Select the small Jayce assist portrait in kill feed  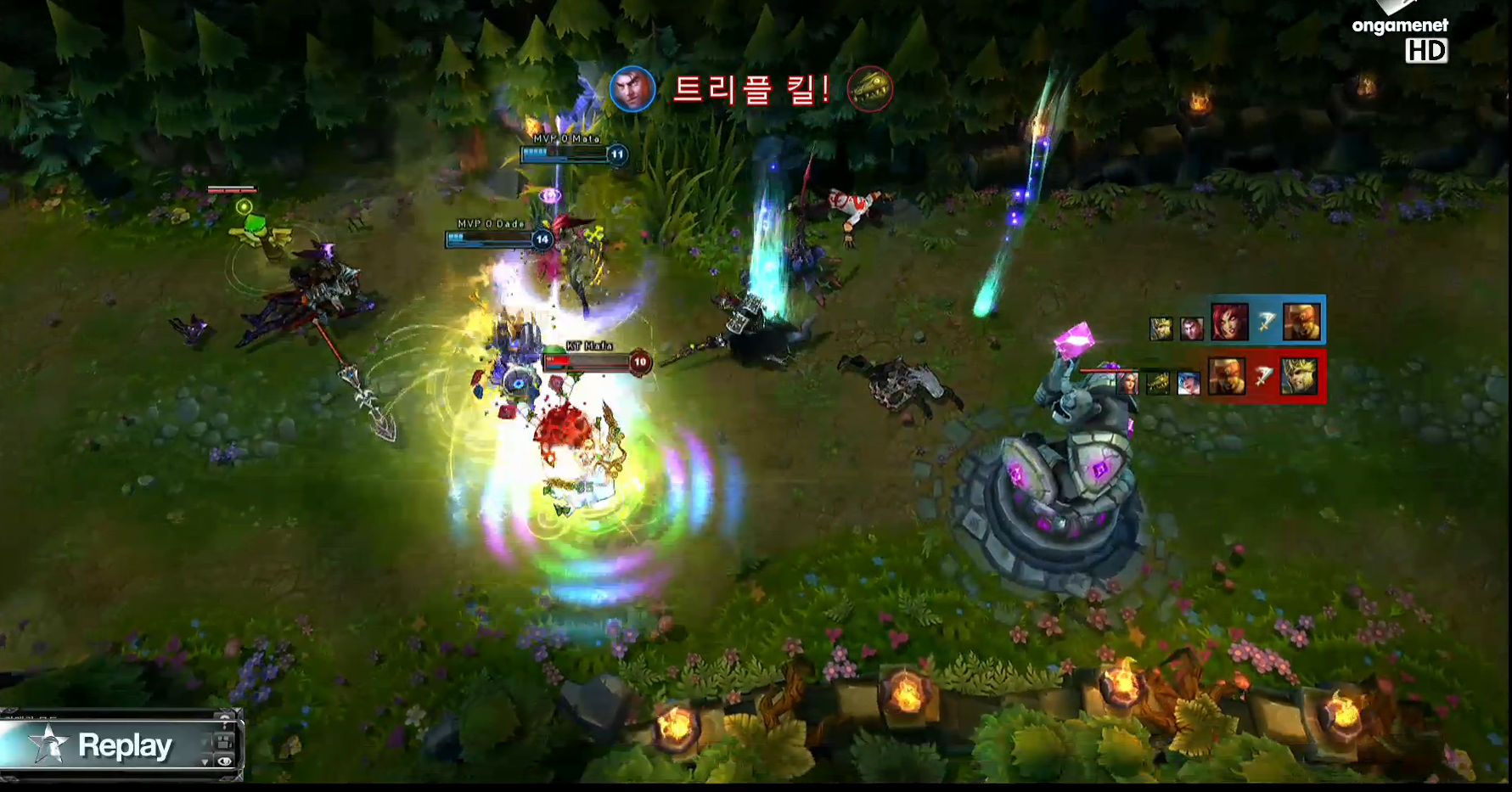(x=1192, y=328)
